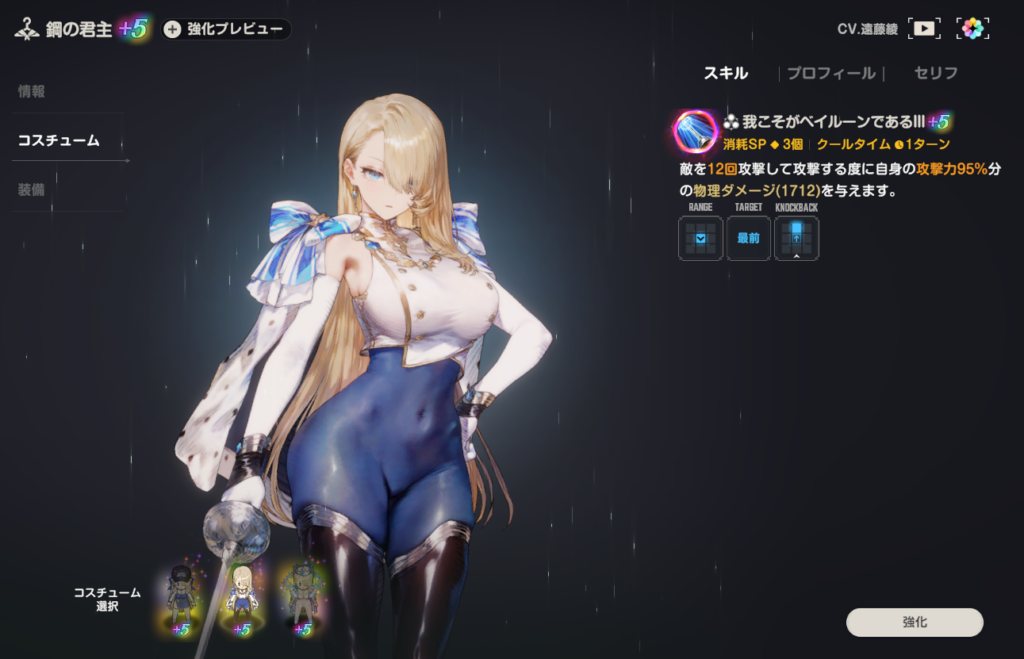1024x659 pixels.
Task: Show the セリフ voice lines tab
Action: 936,73
